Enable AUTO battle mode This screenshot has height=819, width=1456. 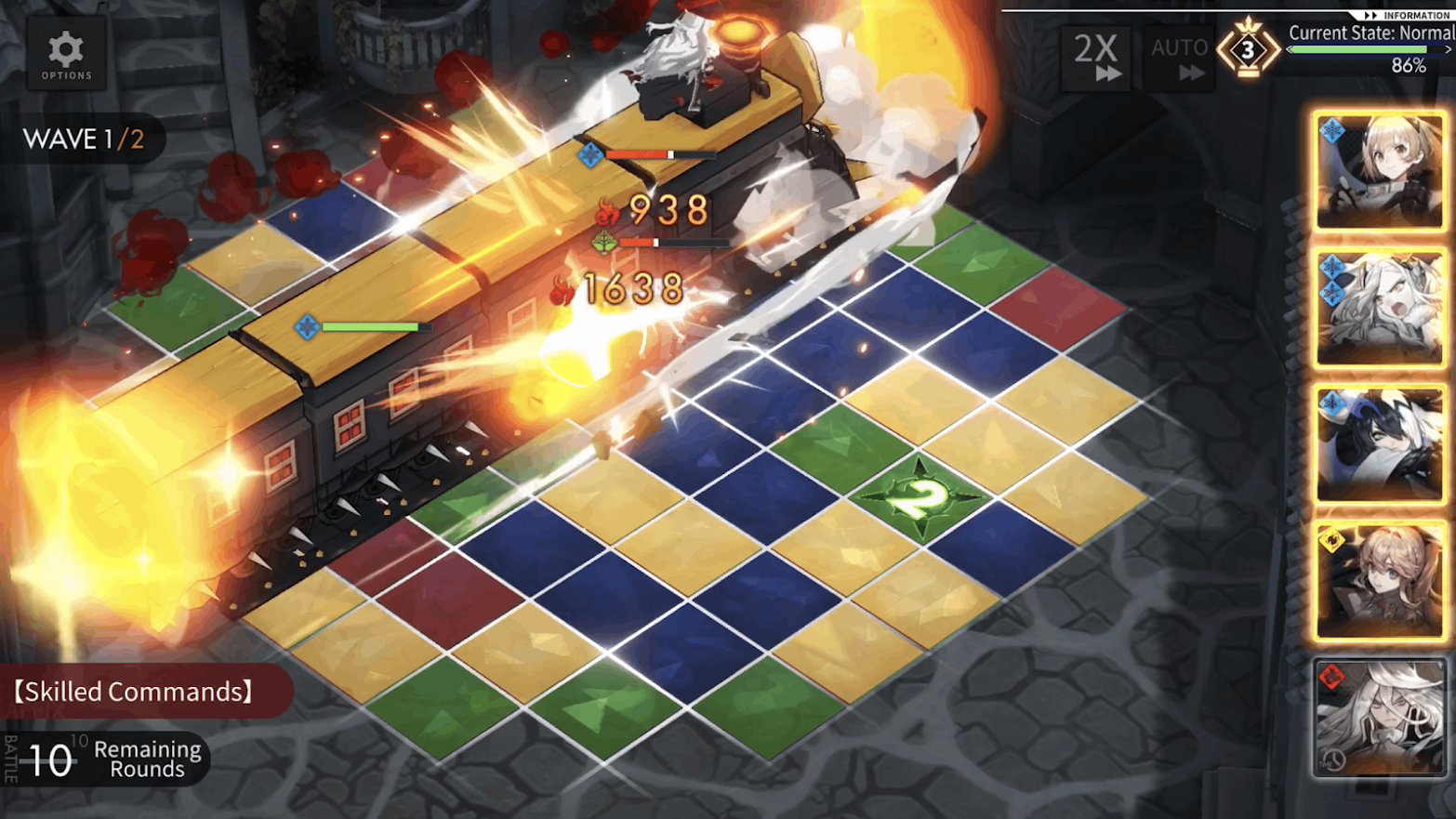click(x=1179, y=58)
